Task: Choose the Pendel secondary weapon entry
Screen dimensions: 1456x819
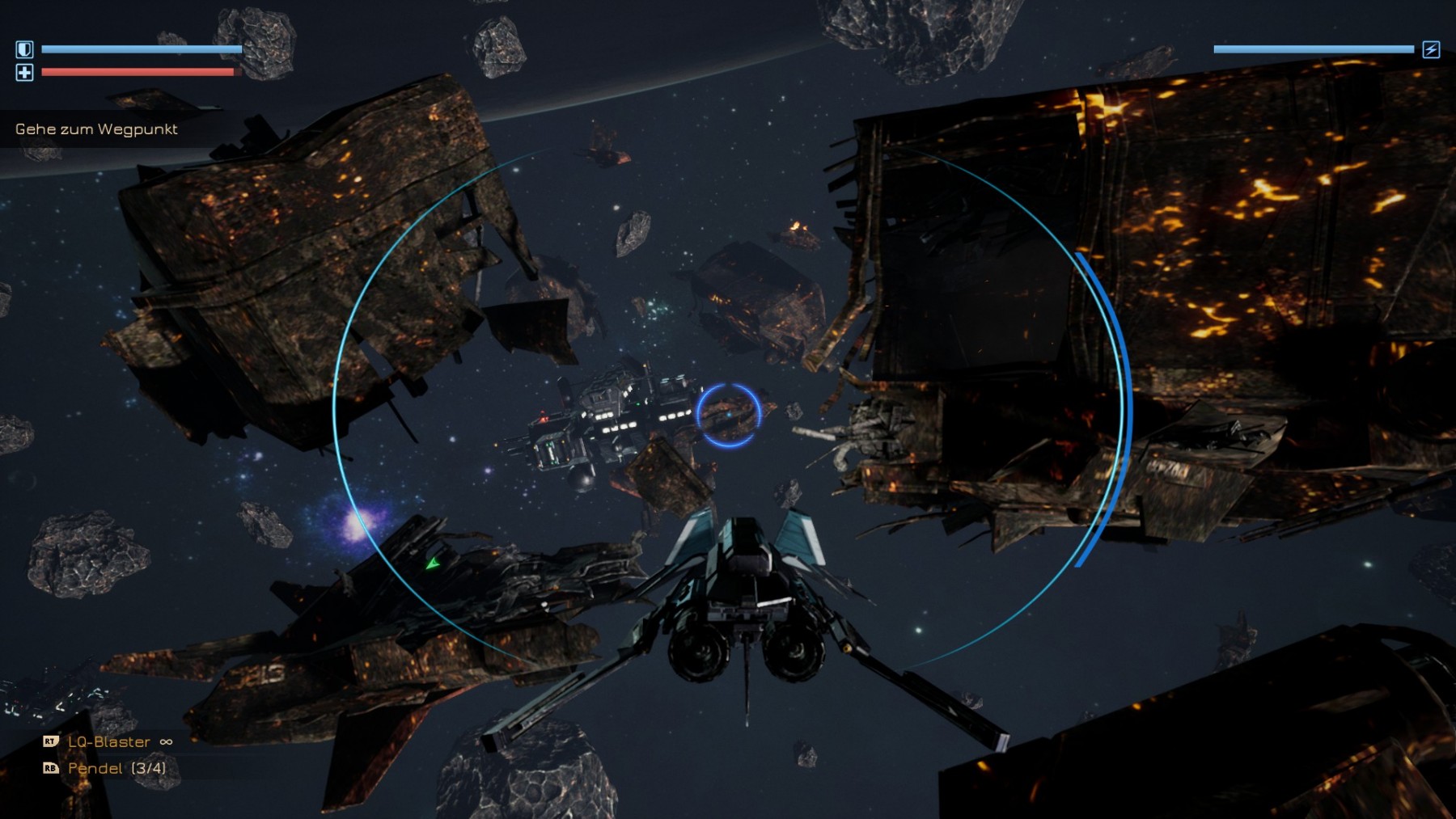Action: 116,768
